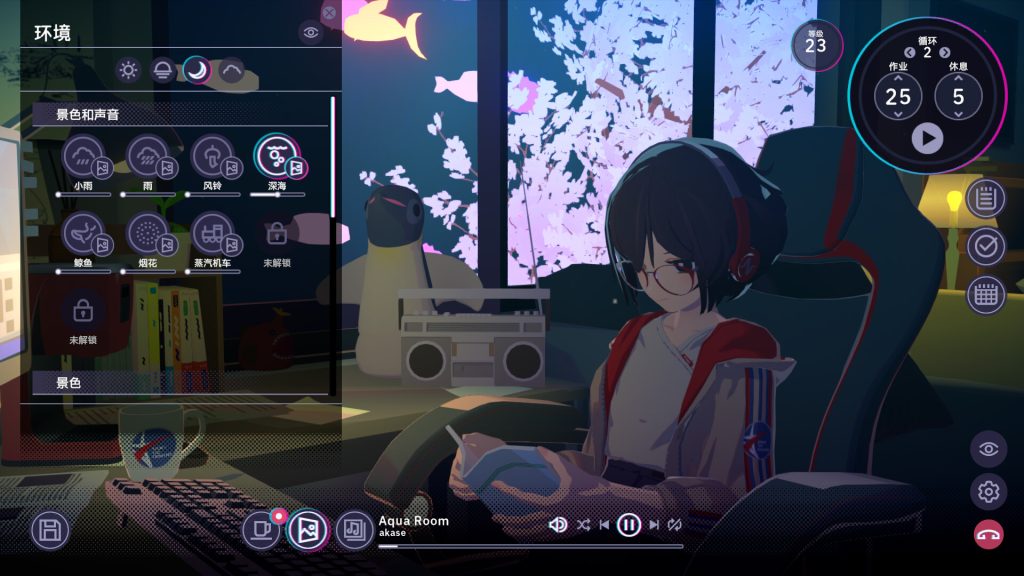This screenshot has width=1024, height=576.
Task: Select the crescent moon night setting
Action: coord(196,70)
